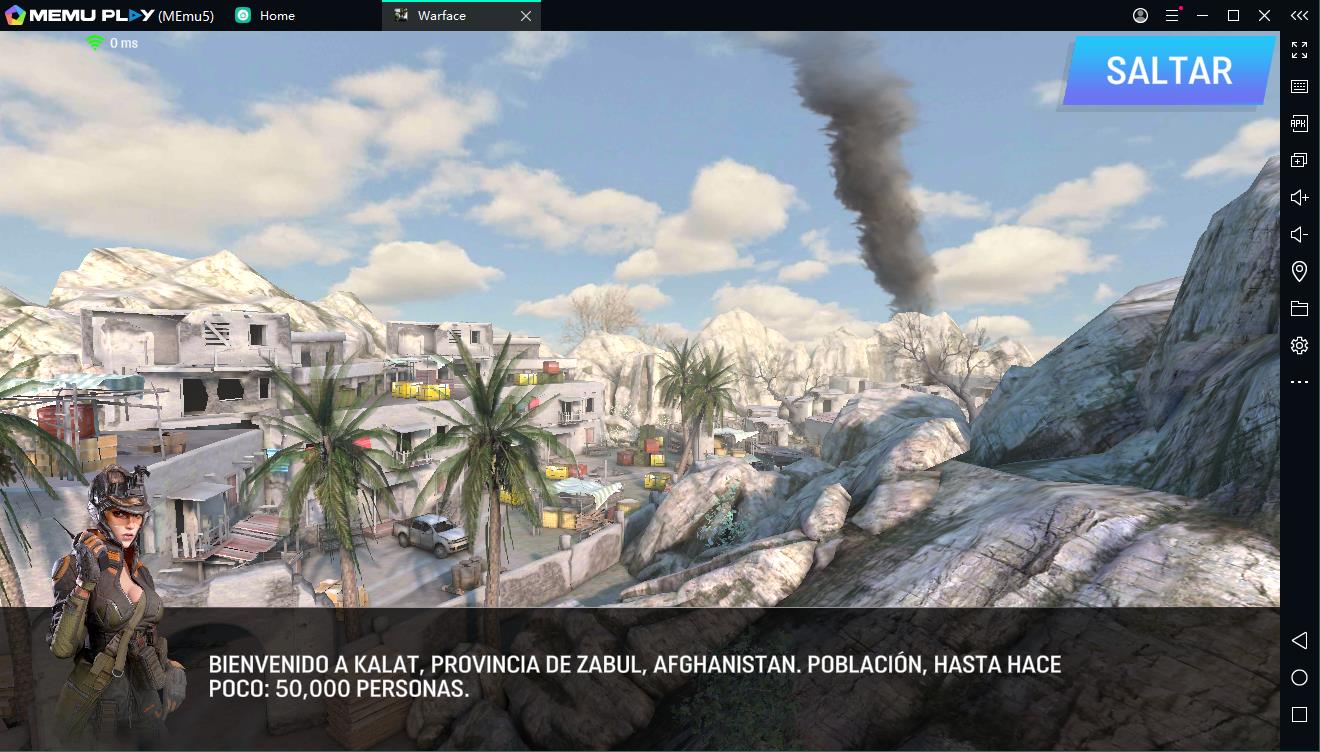1320x752 pixels.
Task: Open the keyboard mapping tool
Action: click(x=1298, y=86)
